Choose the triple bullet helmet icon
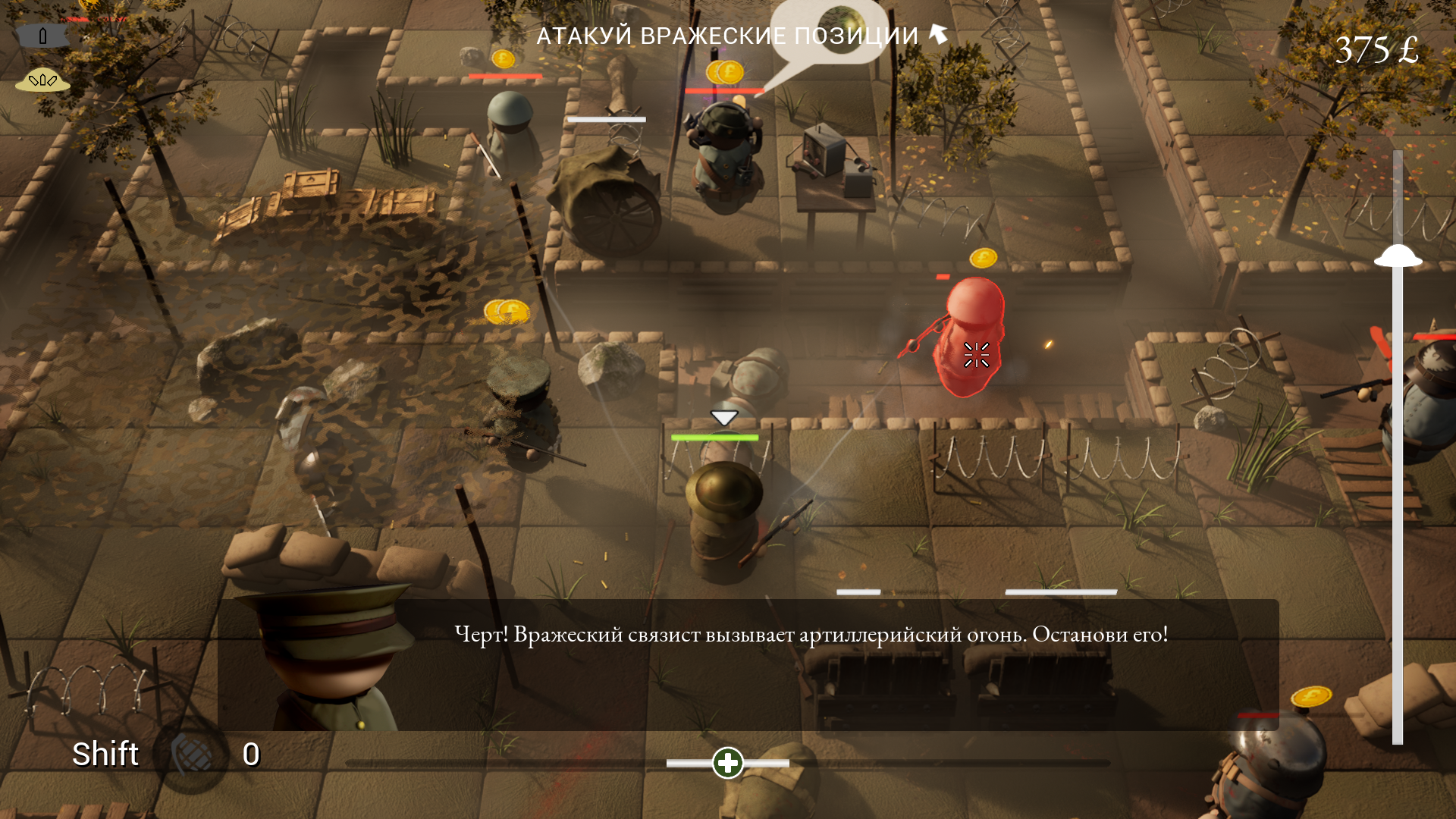The image size is (1456, 819). [42, 80]
